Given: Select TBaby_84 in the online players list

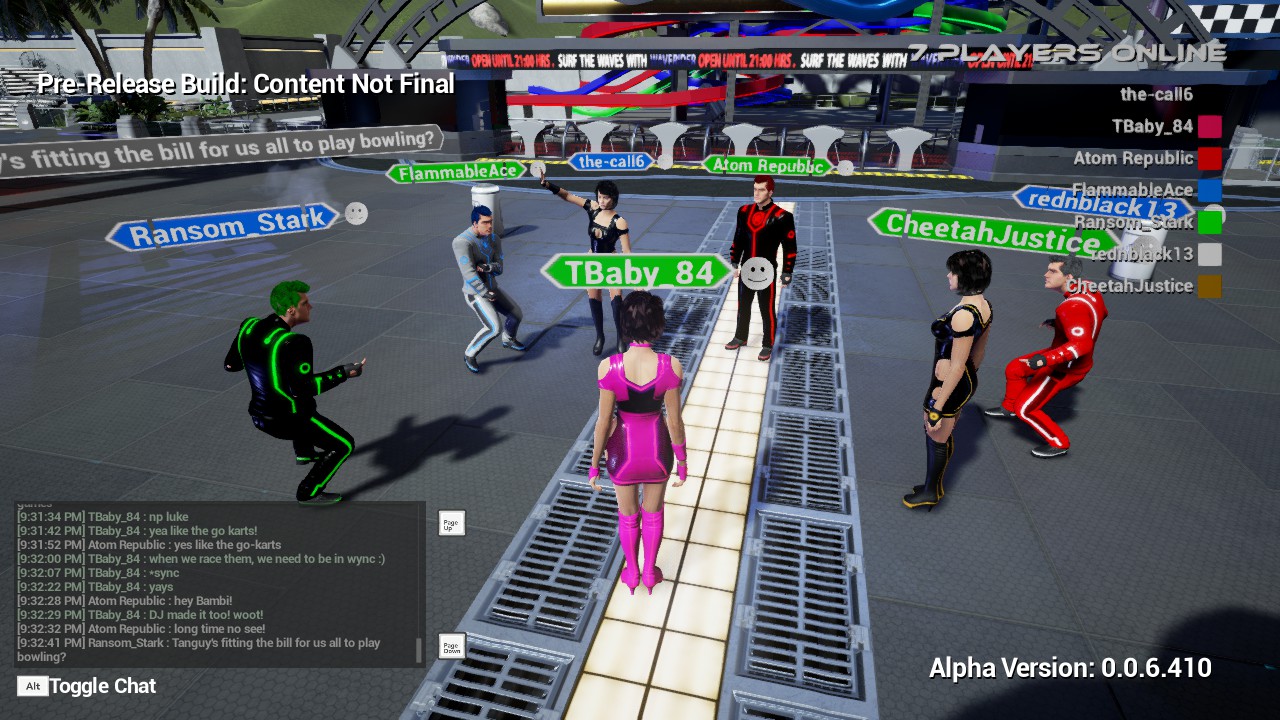Looking at the screenshot, I should [1152, 126].
